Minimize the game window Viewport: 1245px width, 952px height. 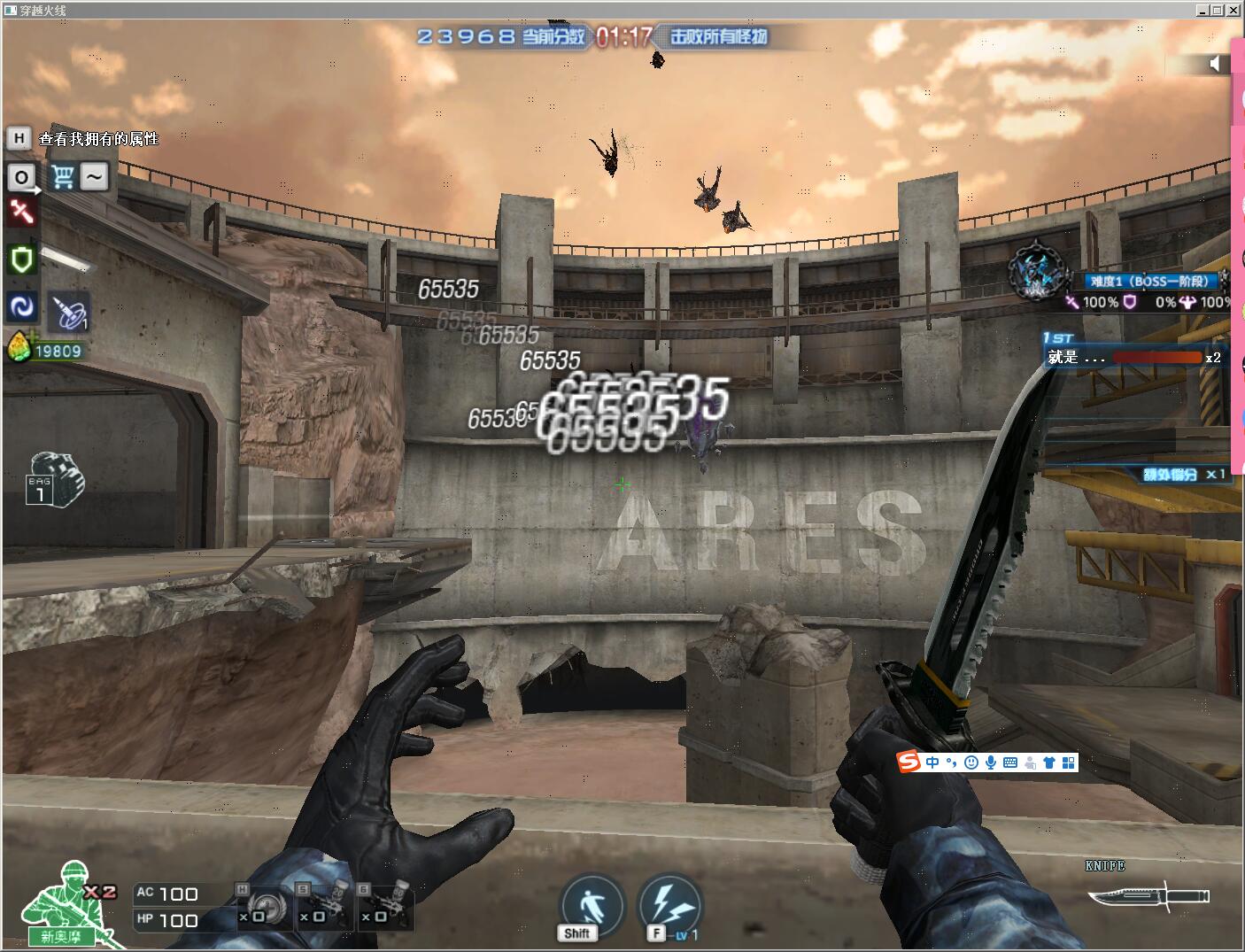click(x=1202, y=11)
